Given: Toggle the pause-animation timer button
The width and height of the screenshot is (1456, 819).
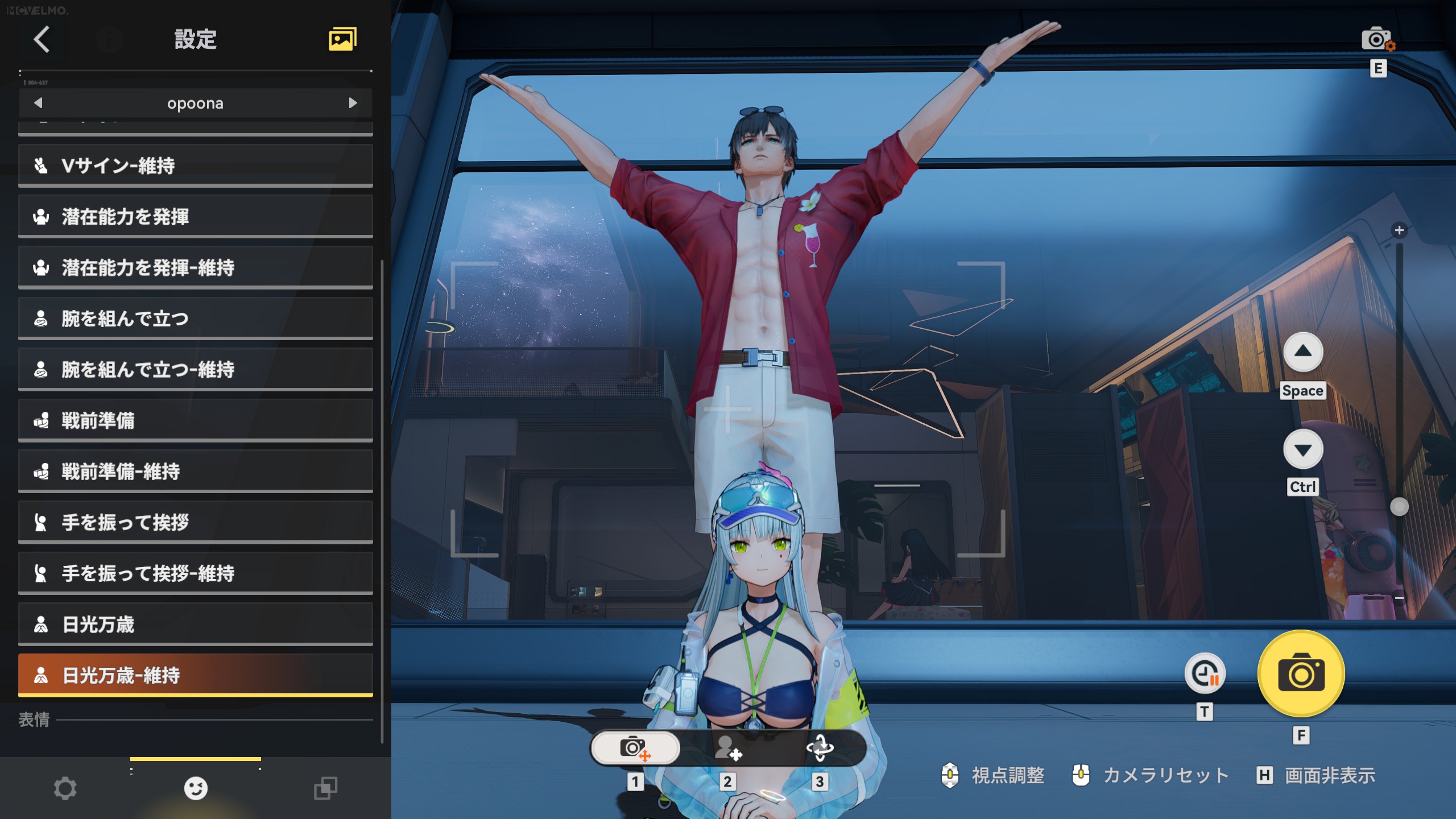Looking at the screenshot, I should 1205,674.
